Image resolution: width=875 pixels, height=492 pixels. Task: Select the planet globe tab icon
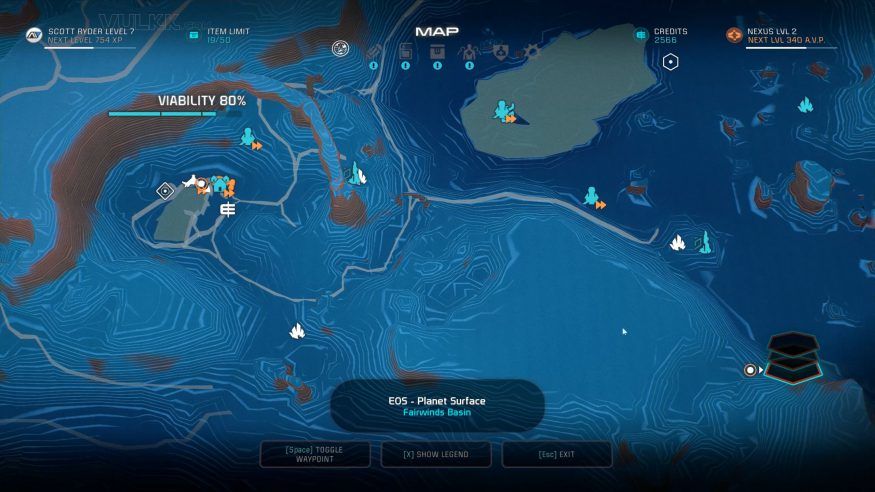click(341, 48)
